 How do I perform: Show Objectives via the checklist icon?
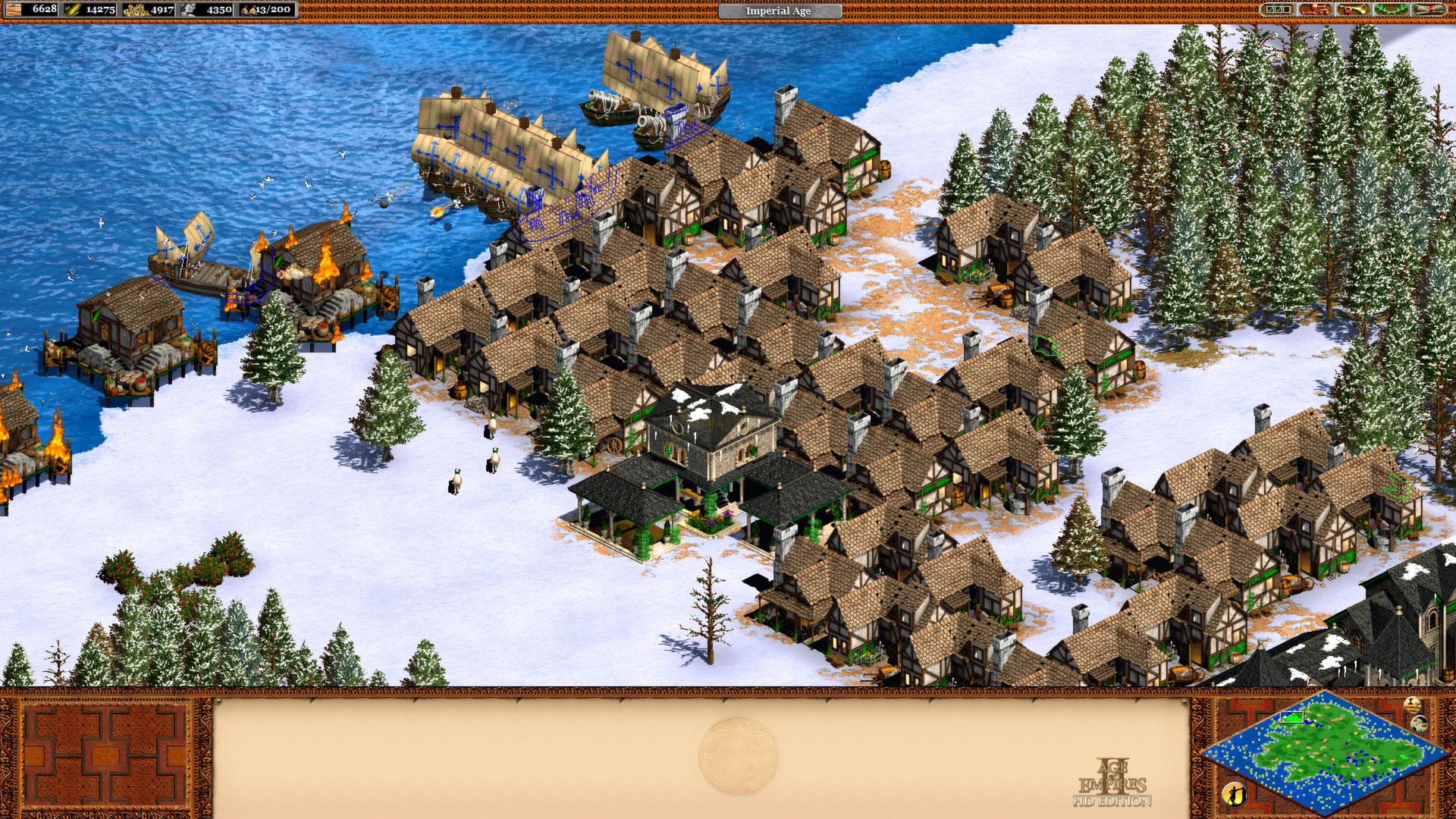(x=1276, y=11)
